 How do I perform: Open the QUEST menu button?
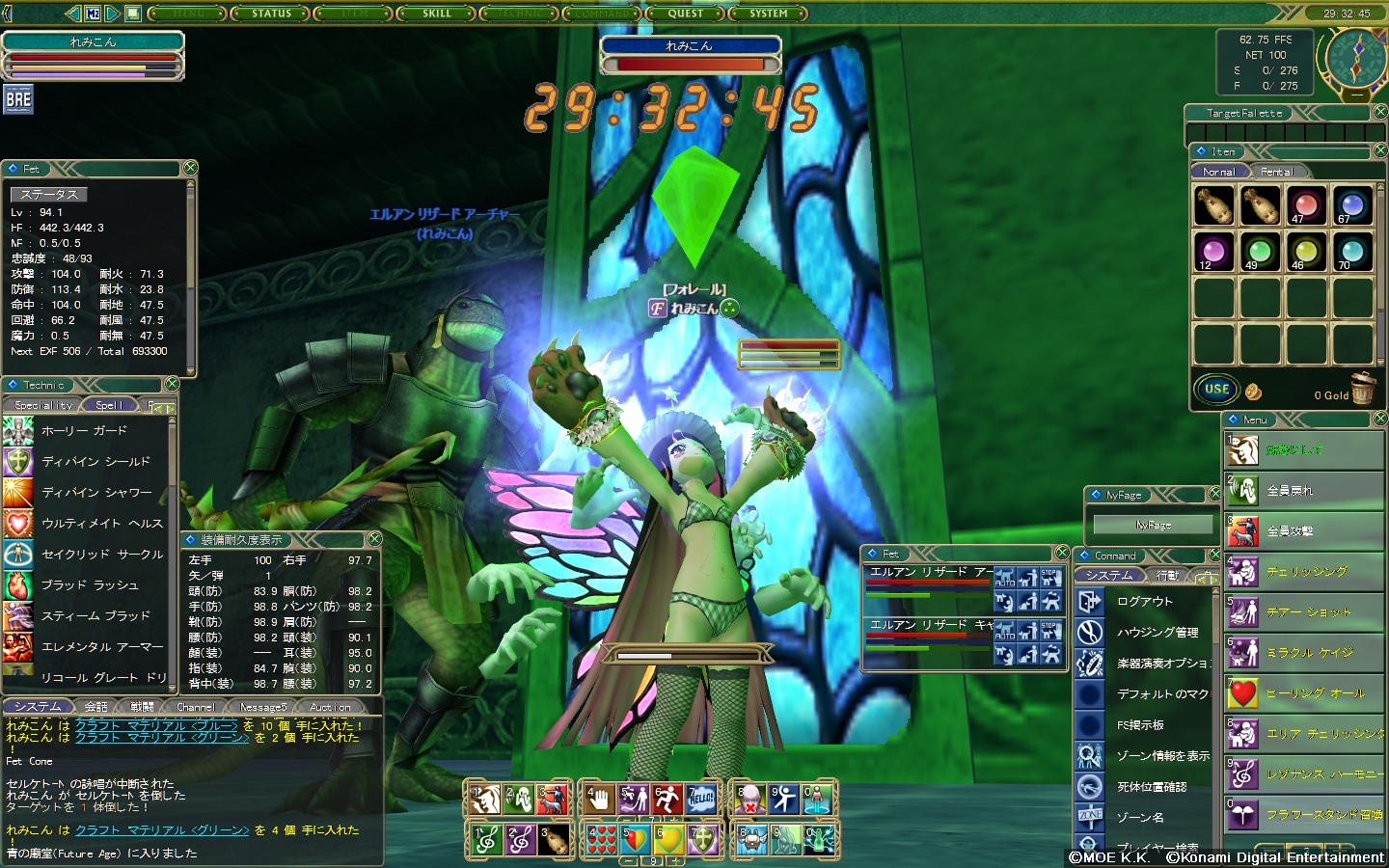(686, 14)
